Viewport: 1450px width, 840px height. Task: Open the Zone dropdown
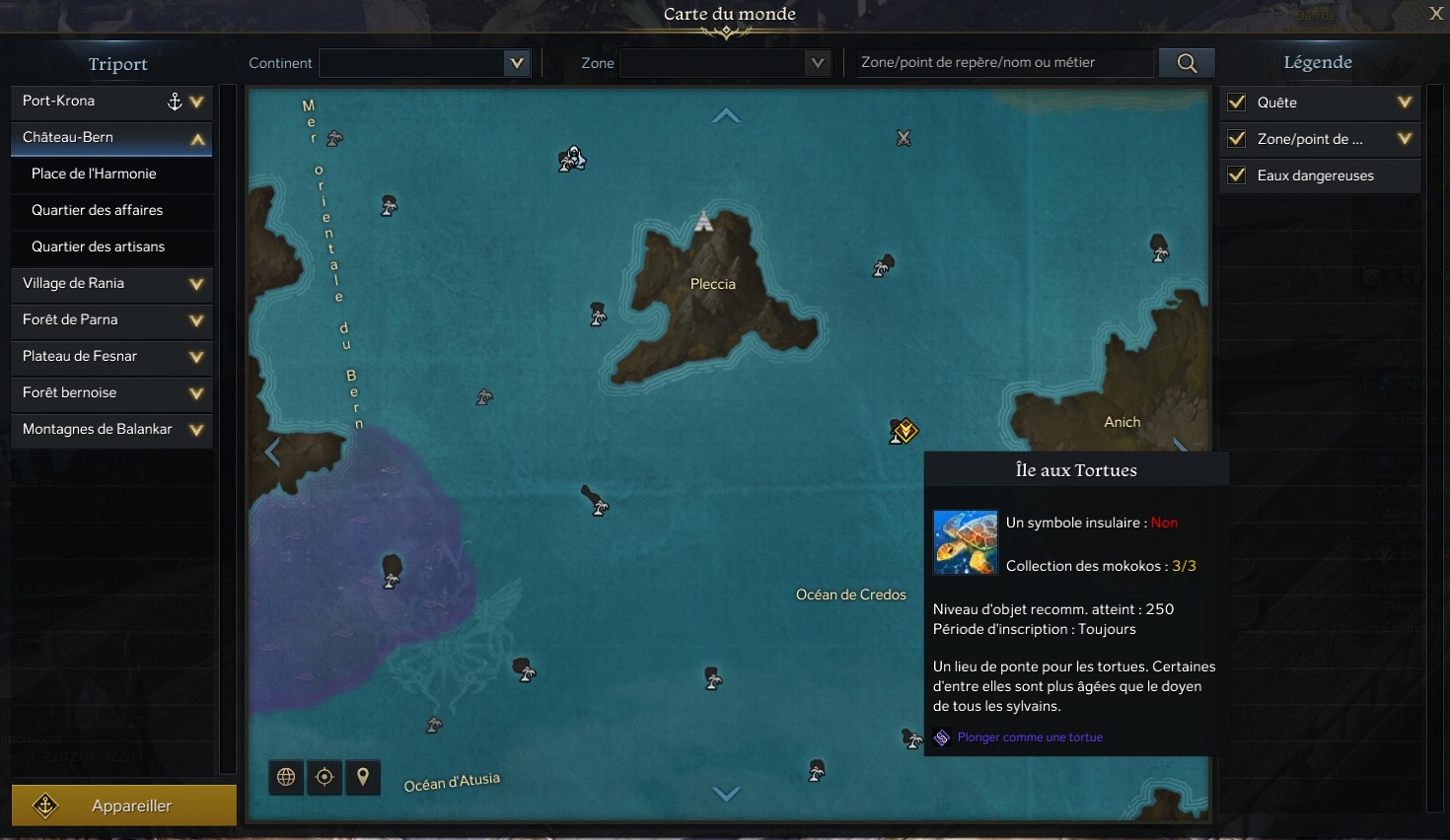coord(725,63)
